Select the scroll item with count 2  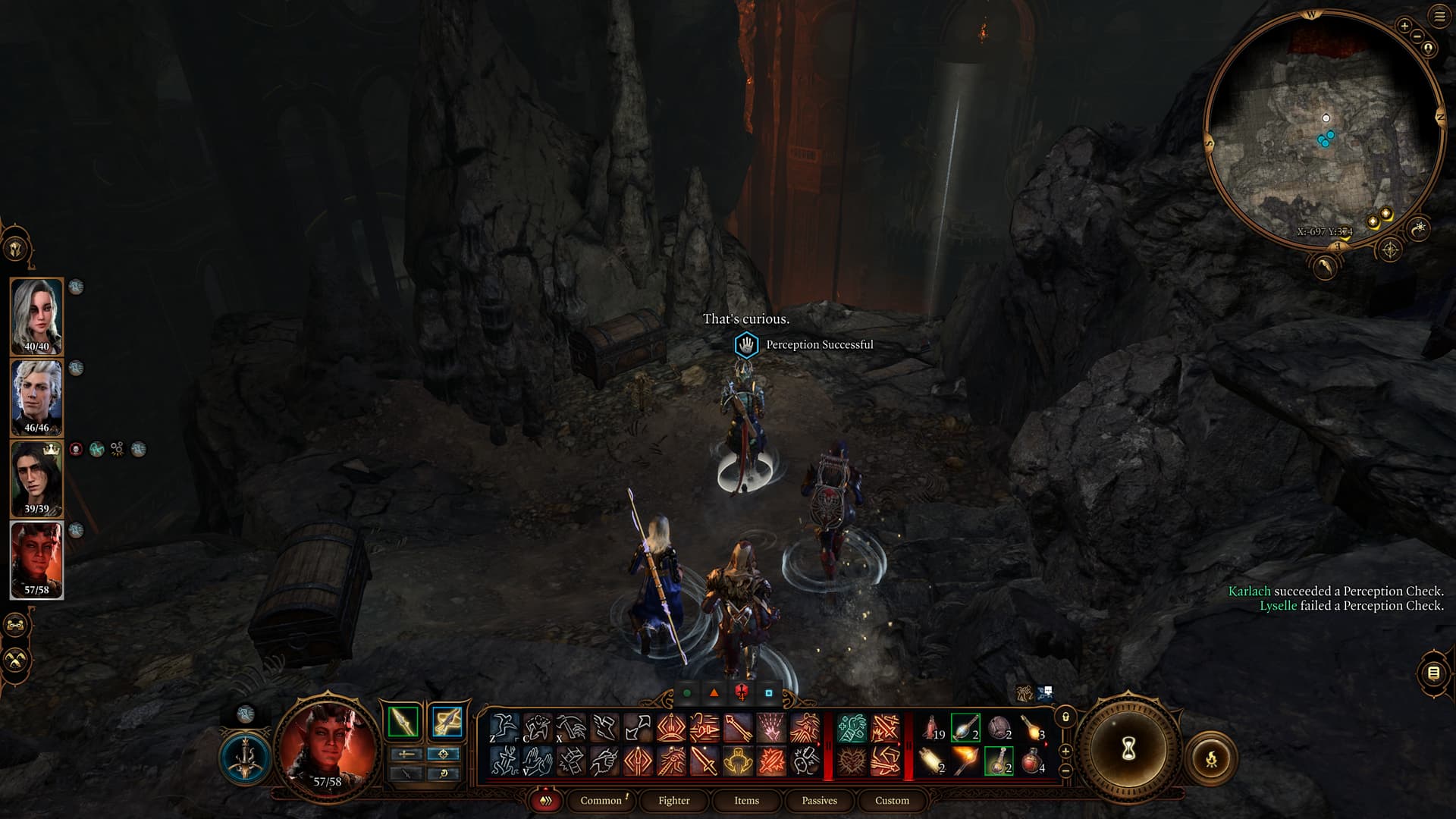pyautogui.click(x=932, y=760)
